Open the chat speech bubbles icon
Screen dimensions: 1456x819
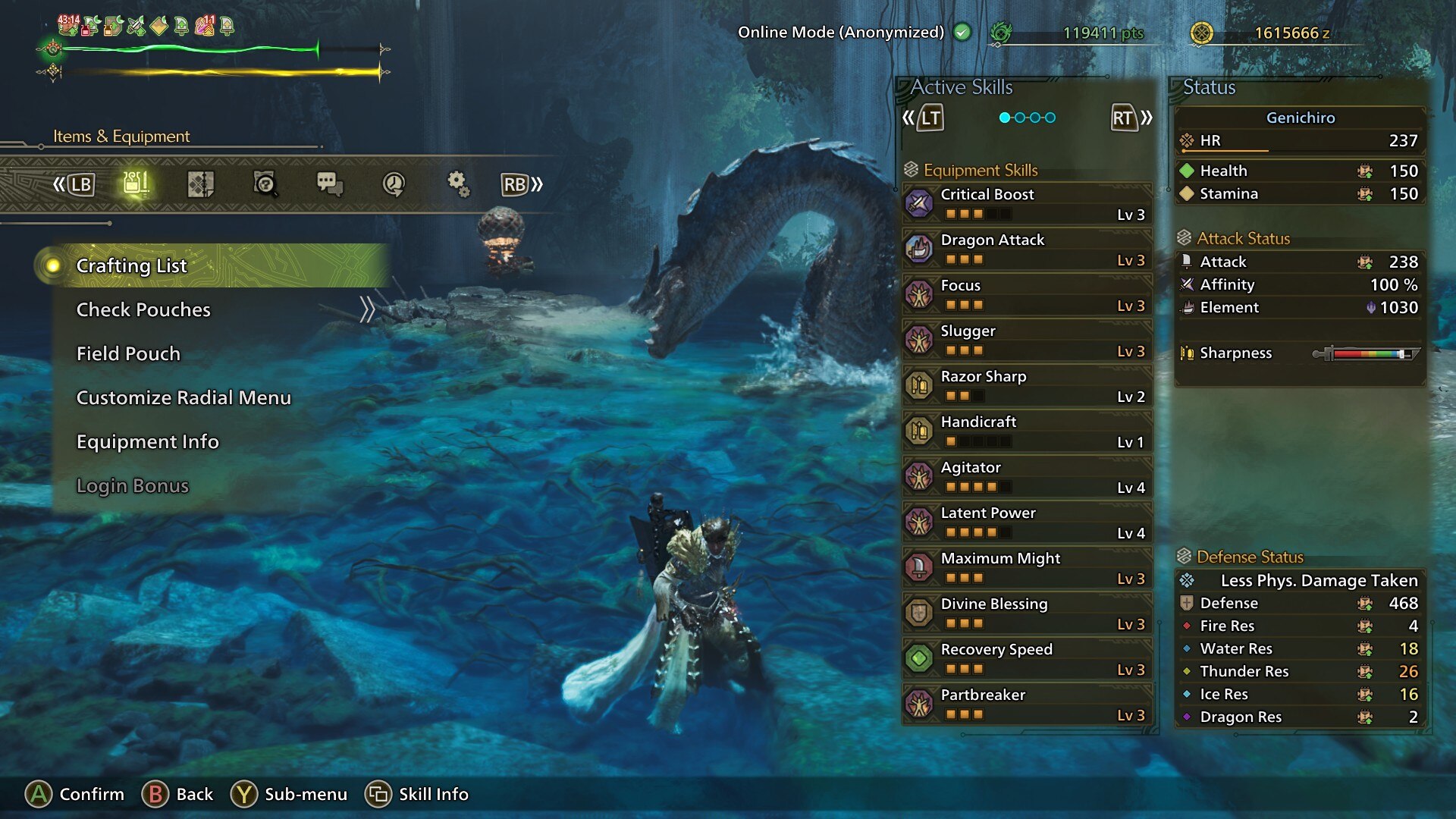(x=332, y=184)
